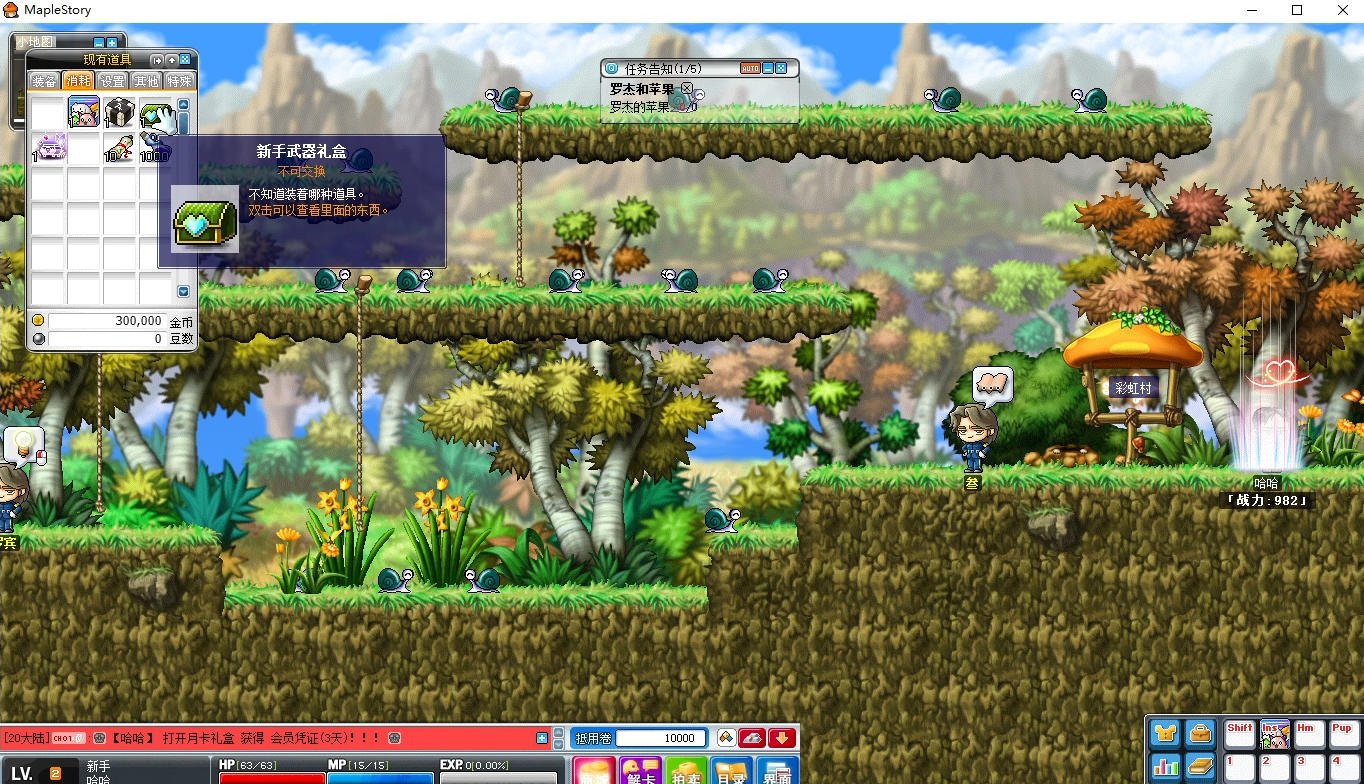1364x784 pixels.
Task: Close the 现有道具 inventory window
Action: pyautogui.click(x=185, y=60)
